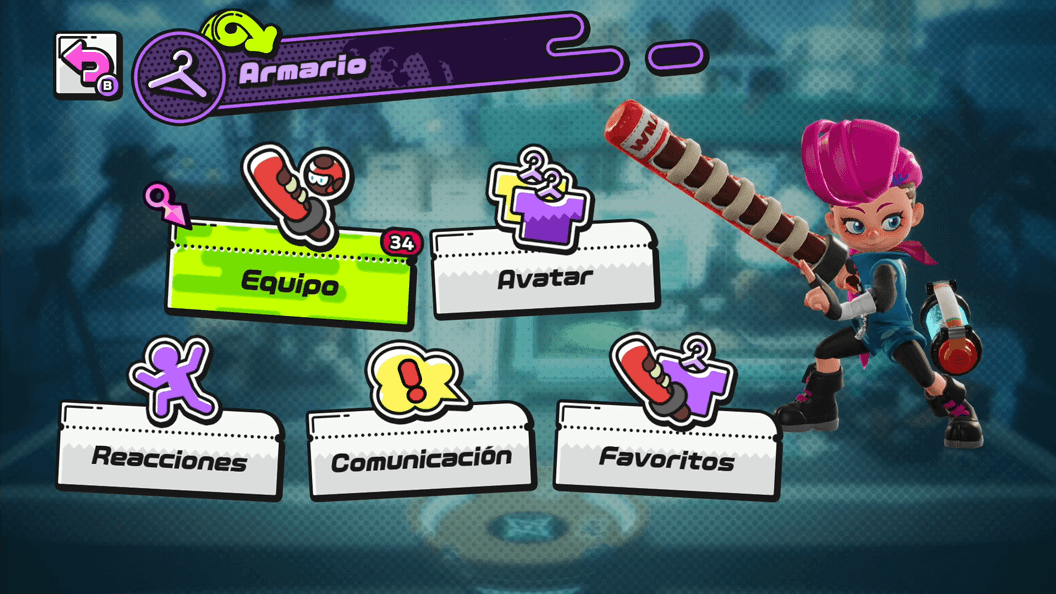This screenshot has width=1056, height=594.
Task: Open the Reacciones menu
Action: coord(169,455)
